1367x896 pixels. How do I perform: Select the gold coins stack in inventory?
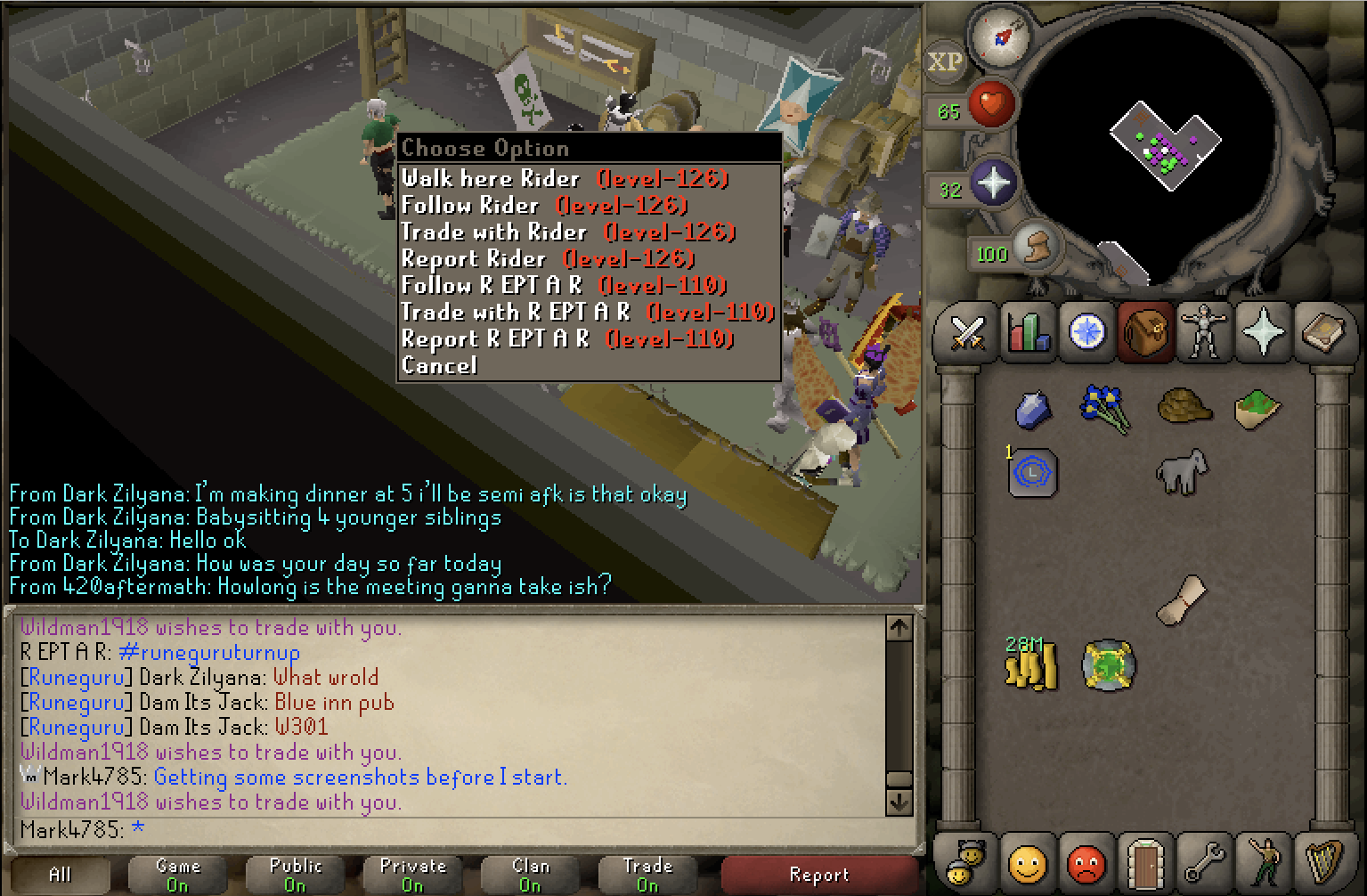1031,665
